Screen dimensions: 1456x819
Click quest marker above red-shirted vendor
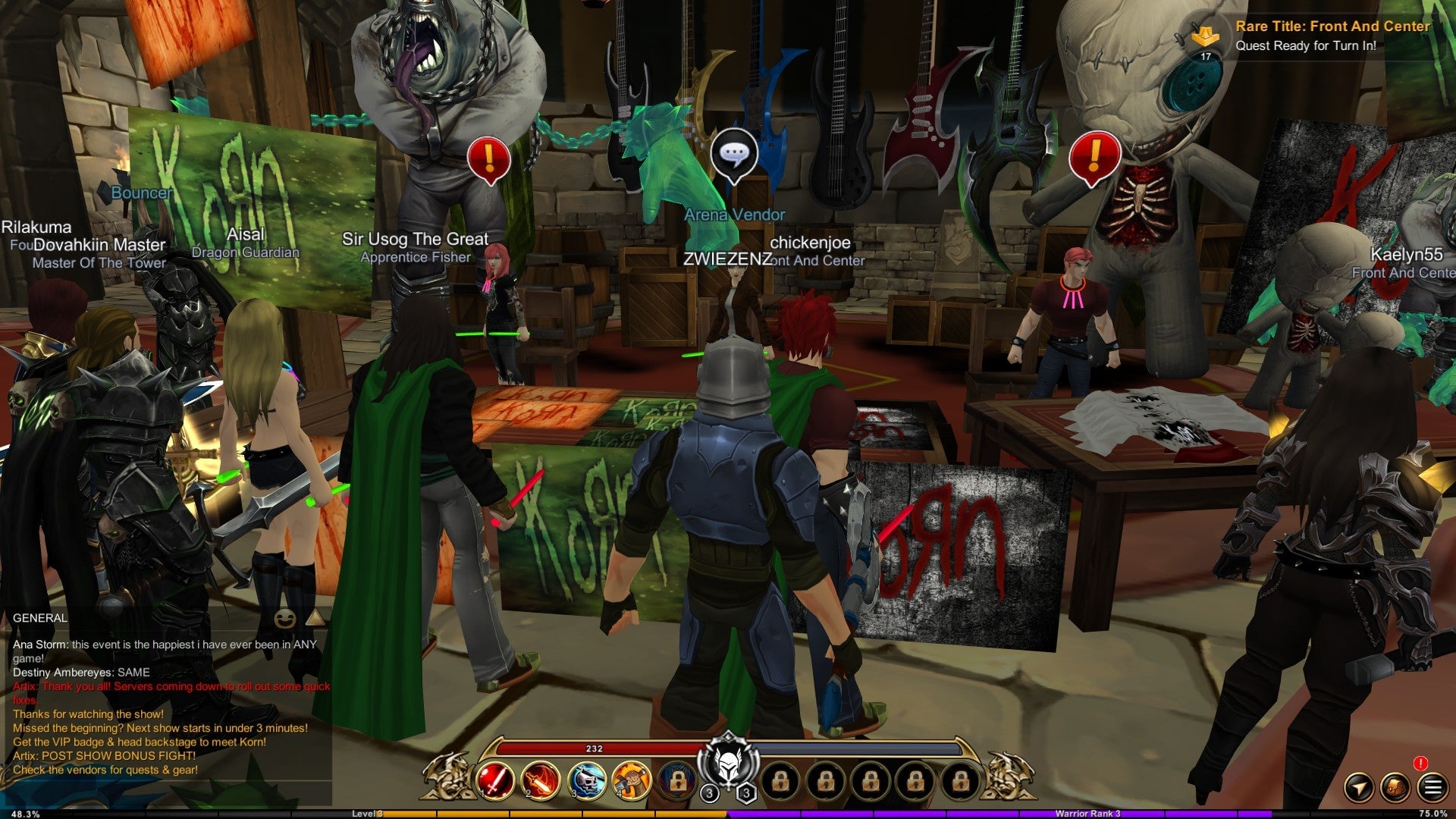[1094, 157]
